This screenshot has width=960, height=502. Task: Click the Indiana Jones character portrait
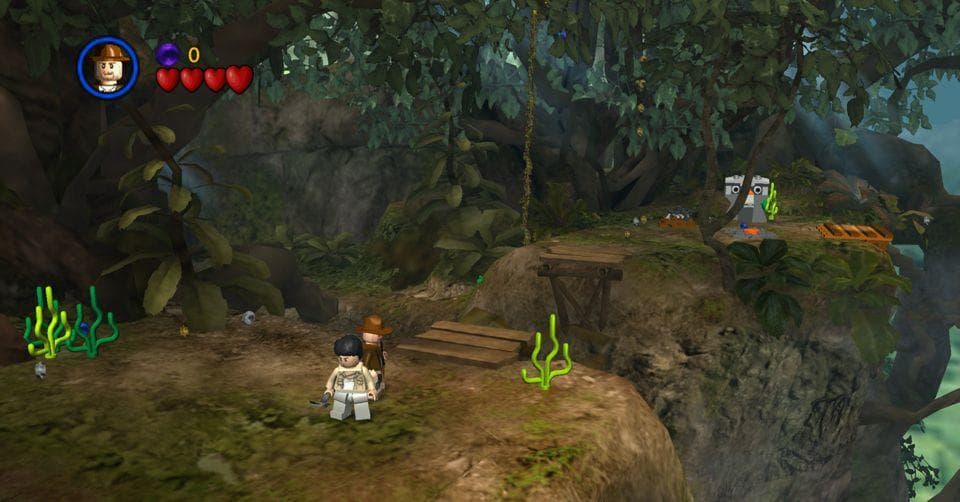coord(108,68)
